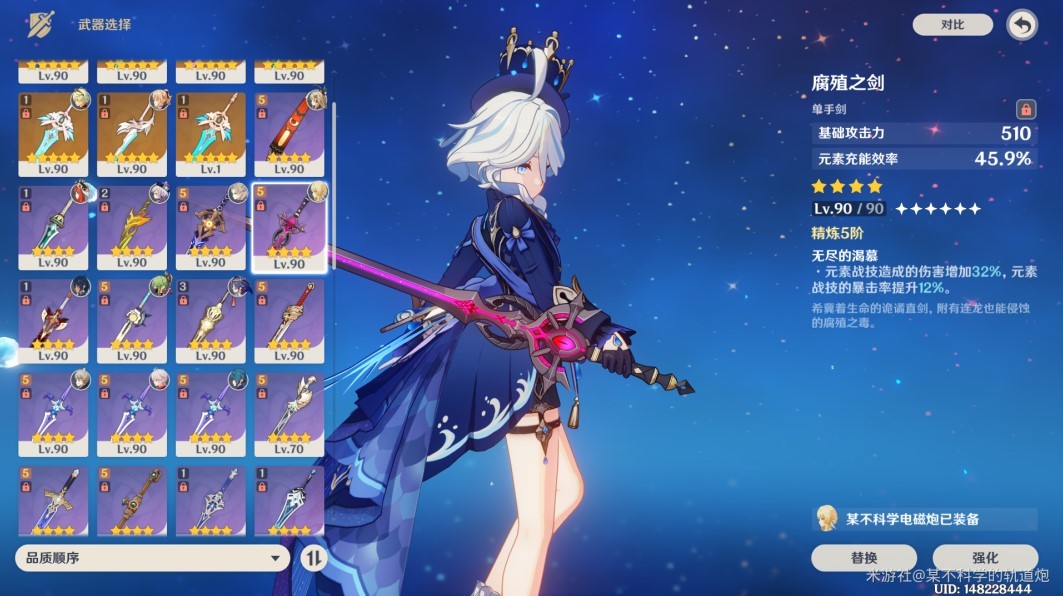Click the 替换 replace button
Viewport: 1063px width, 596px height.
pos(863,558)
